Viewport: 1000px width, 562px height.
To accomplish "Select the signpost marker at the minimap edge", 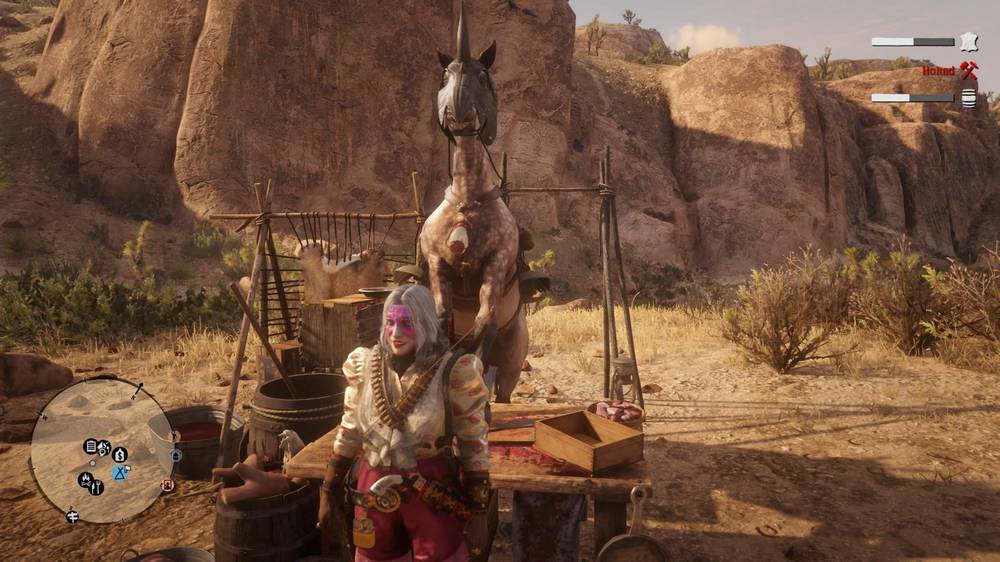I will point(73,516).
